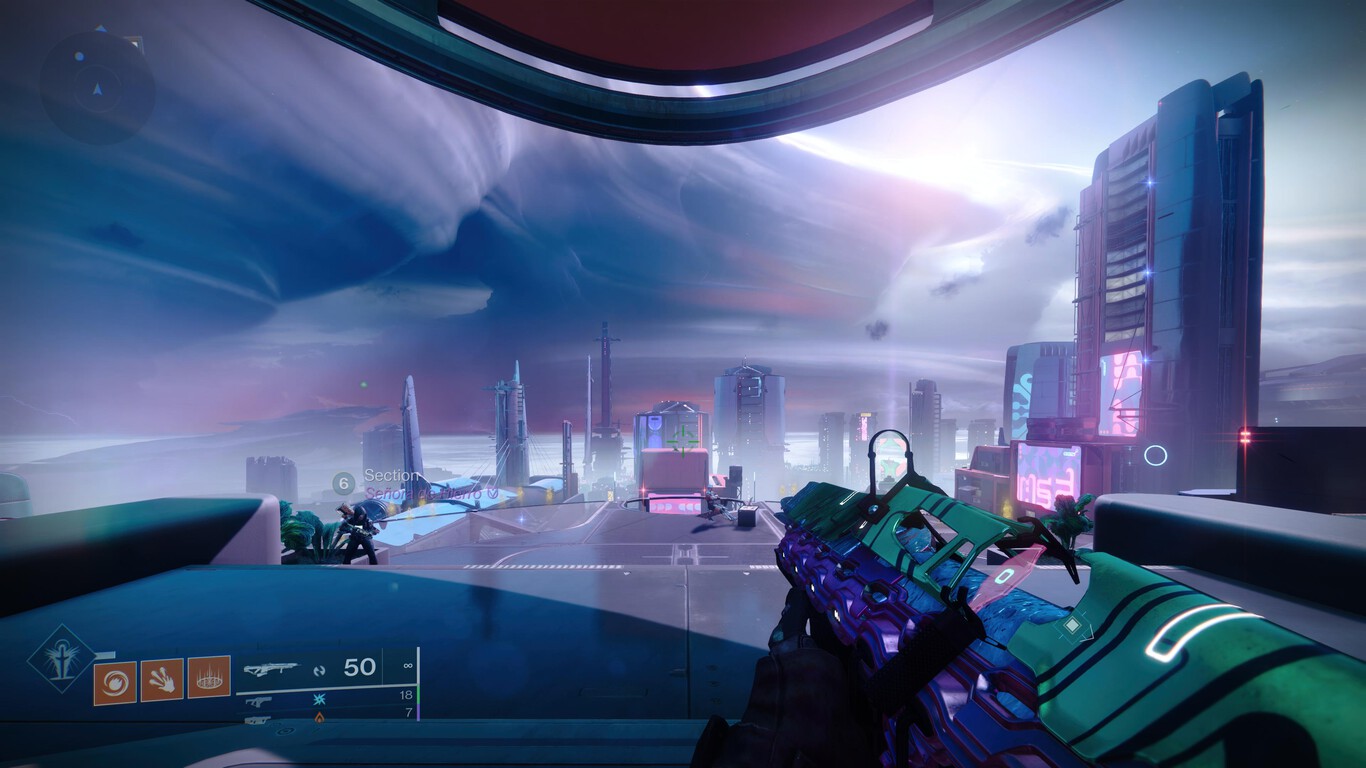1366x768 pixels.
Task: Click the Solar element icon beside the heavy weapon
Action: tap(318, 719)
